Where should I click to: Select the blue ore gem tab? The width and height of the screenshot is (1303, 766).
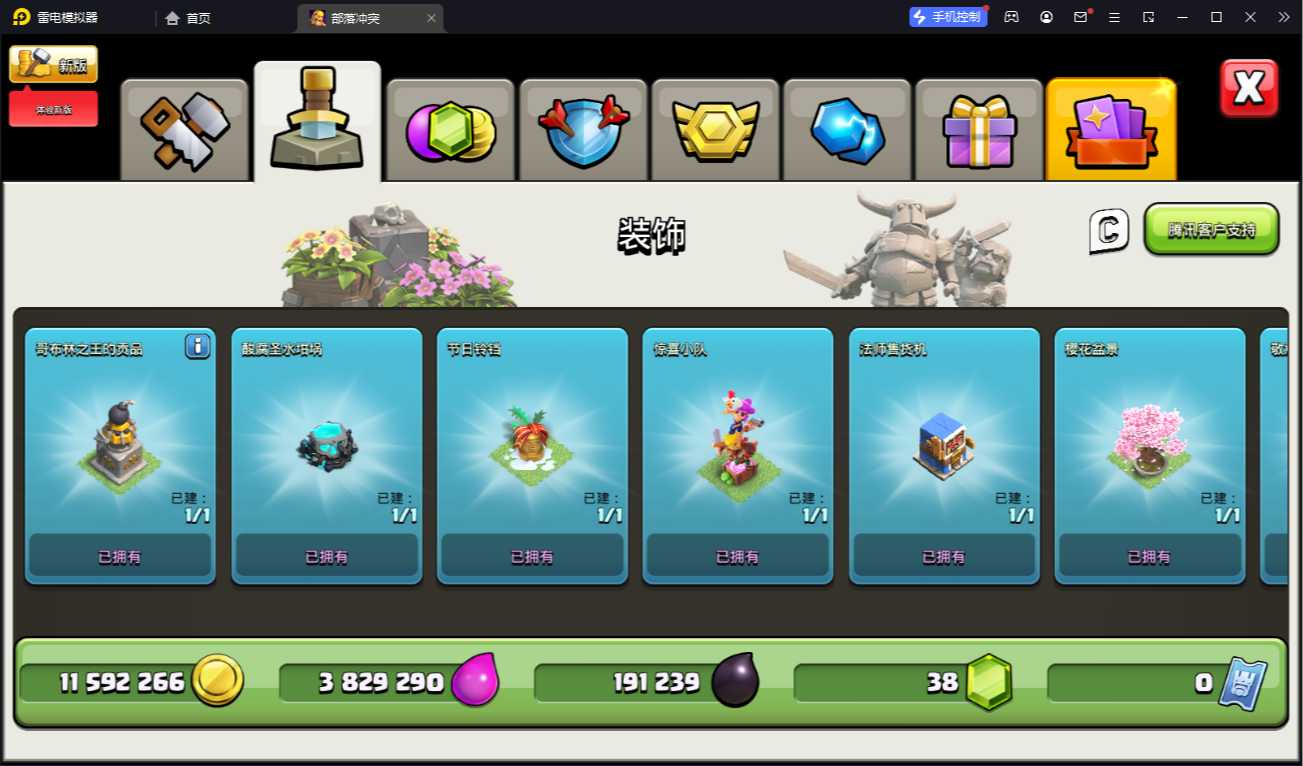coord(847,130)
